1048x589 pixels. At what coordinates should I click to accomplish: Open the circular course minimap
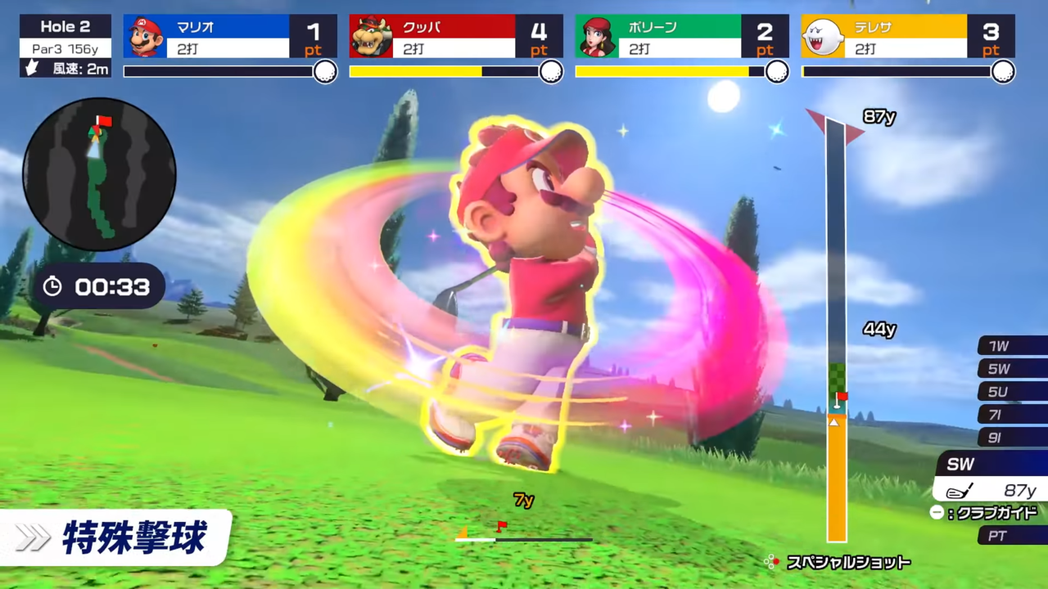coord(99,175)
